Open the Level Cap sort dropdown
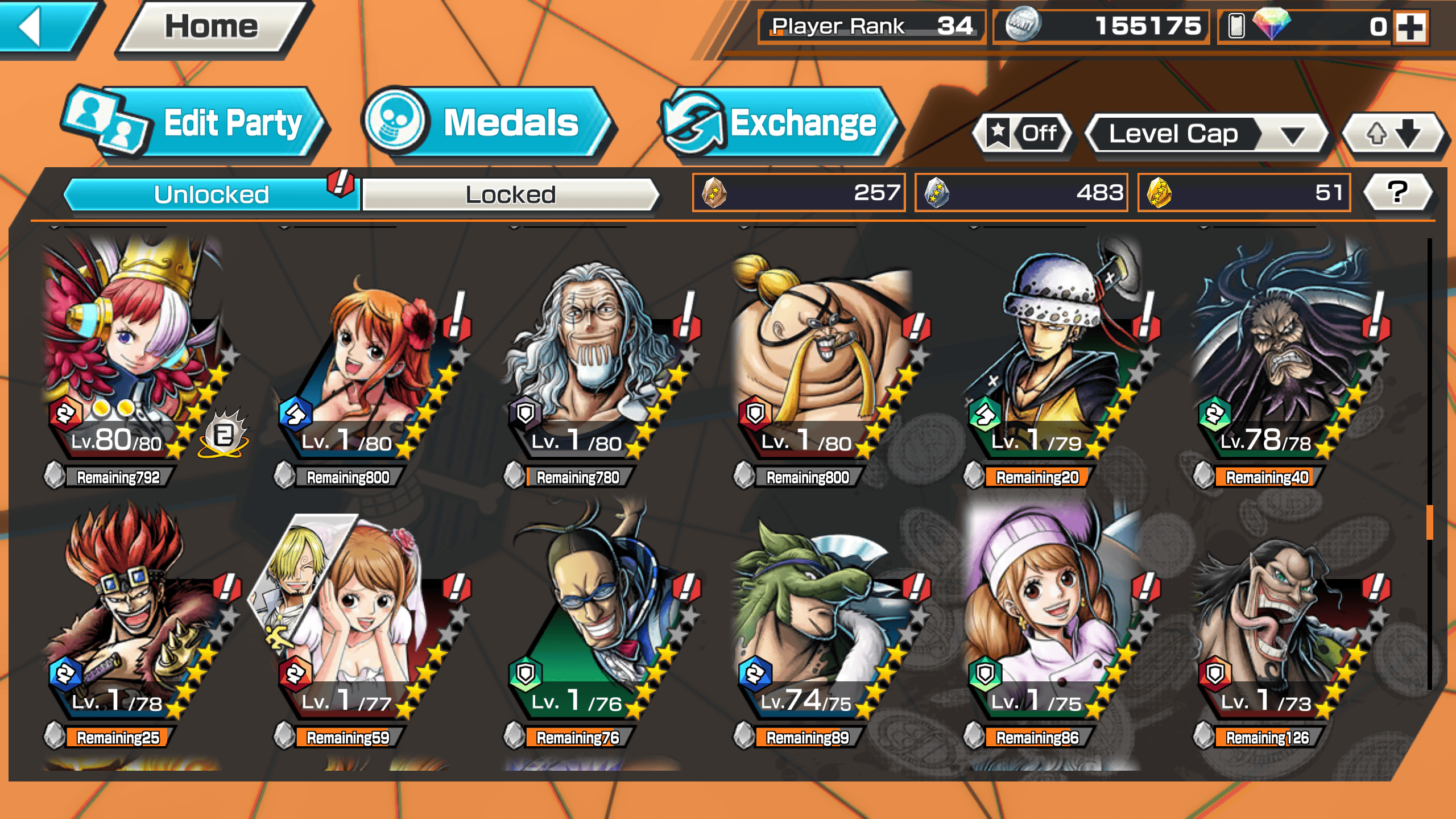Viewport: 1456px width, 819px height. click(1206, 134)
